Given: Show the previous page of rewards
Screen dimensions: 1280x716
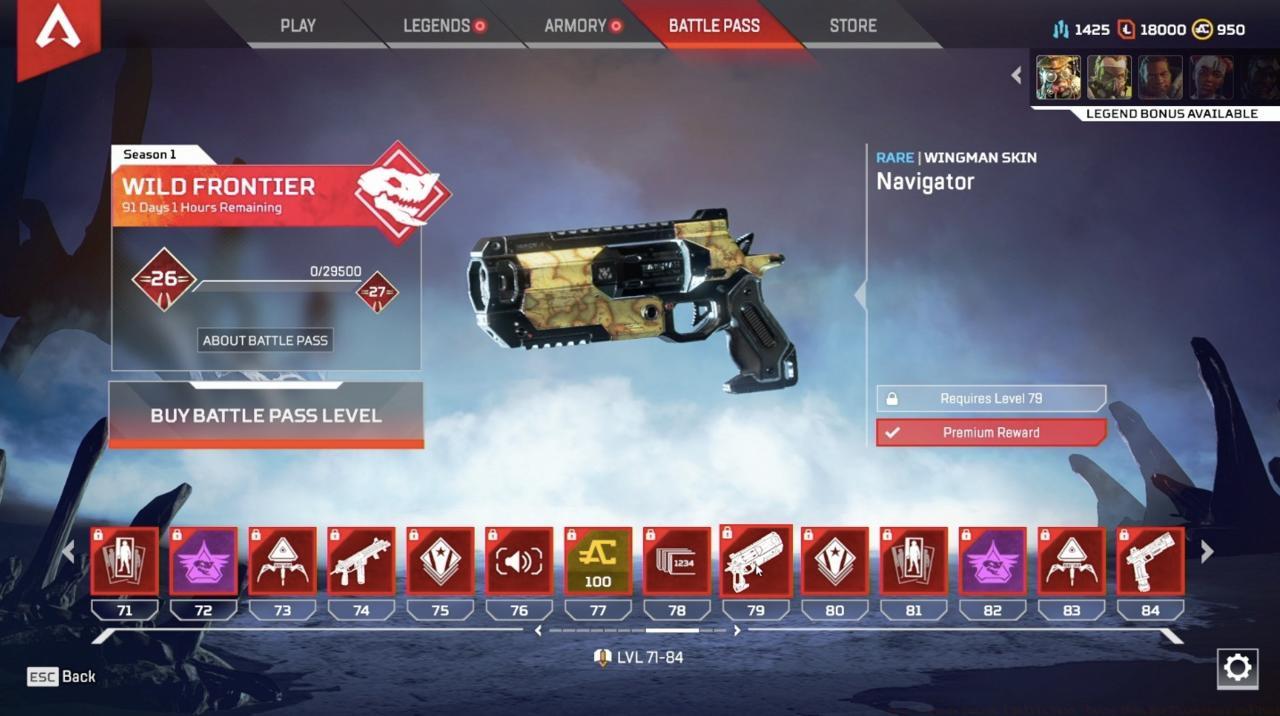Looking at the screenshot, I should [69, 552].
